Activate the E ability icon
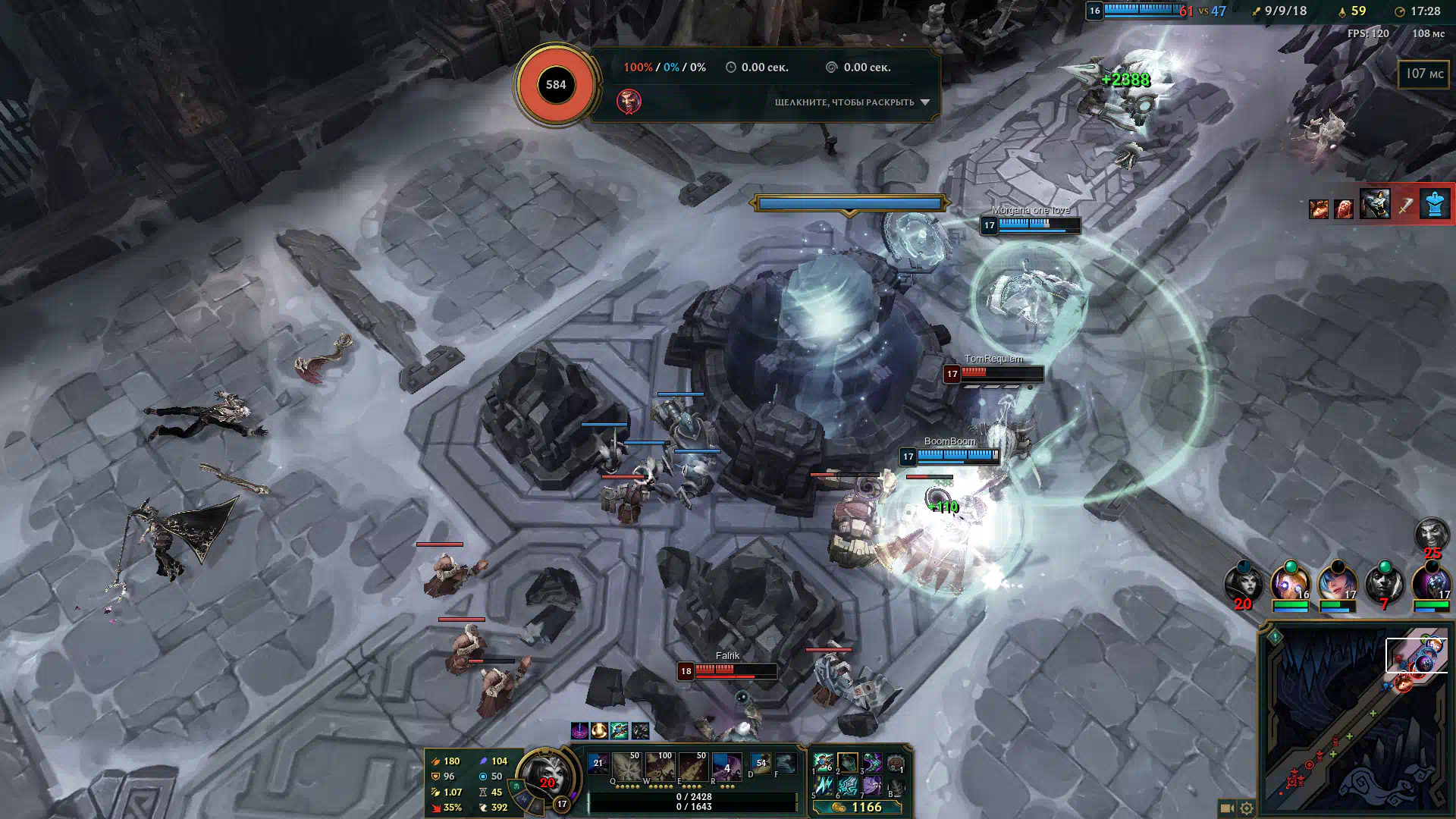Image resolution: width=1456 pixels, height=819 pixels. [693, 767]
